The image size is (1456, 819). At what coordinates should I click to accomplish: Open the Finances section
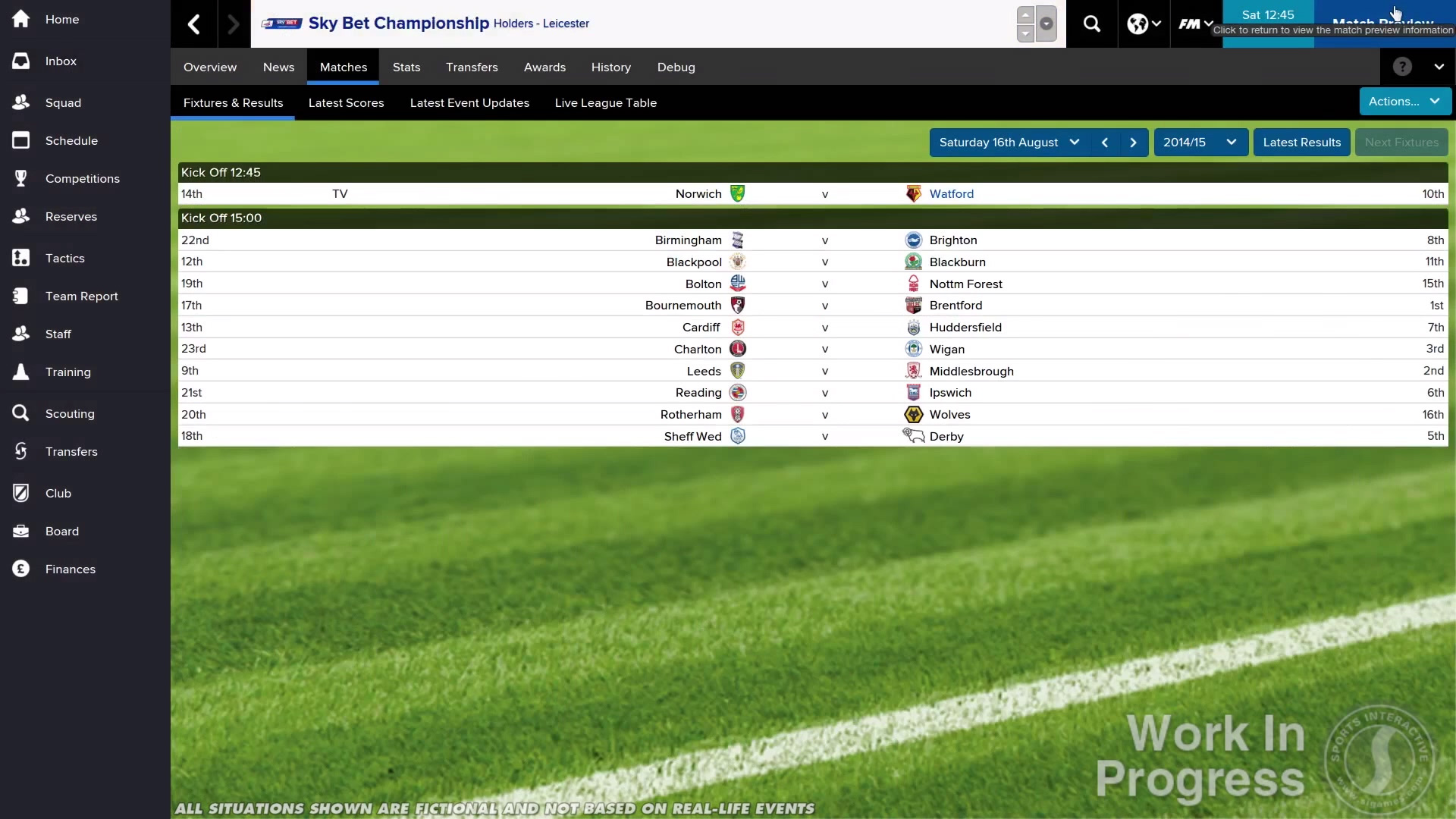pos(70,570)
